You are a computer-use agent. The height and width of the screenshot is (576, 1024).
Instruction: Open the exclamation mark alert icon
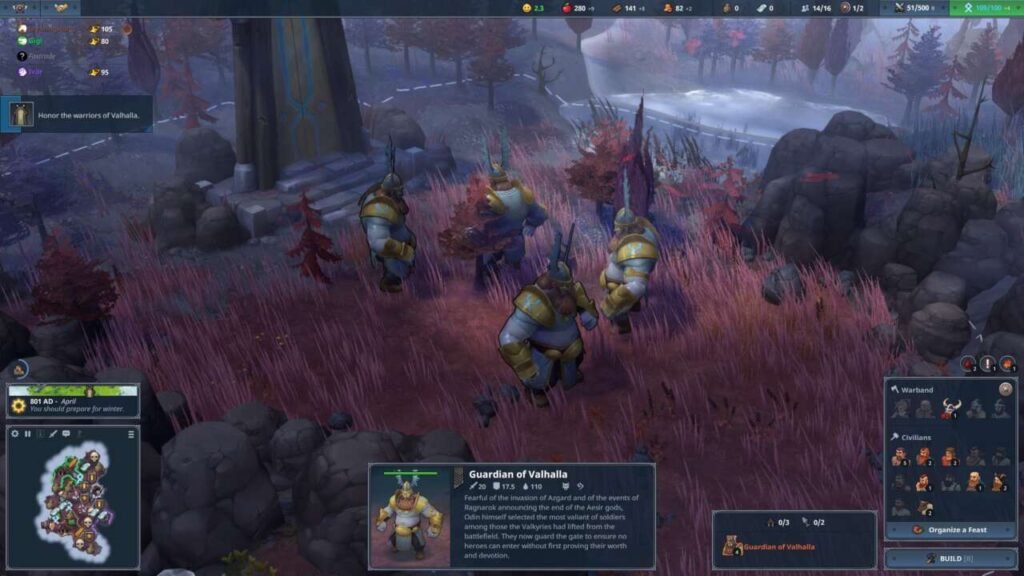point(988,364)
